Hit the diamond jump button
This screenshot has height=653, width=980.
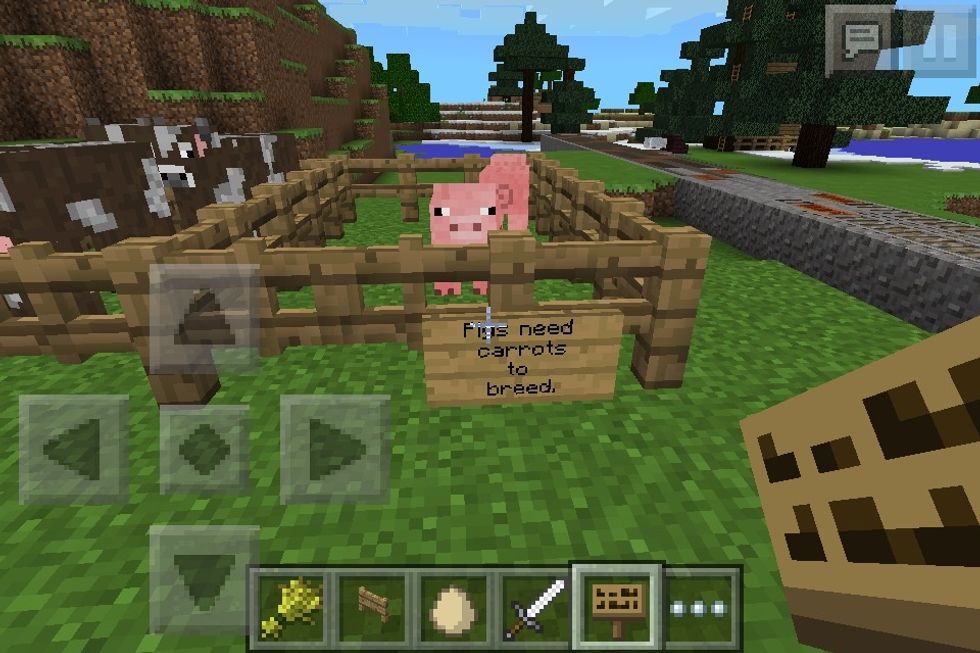[204, 449]
